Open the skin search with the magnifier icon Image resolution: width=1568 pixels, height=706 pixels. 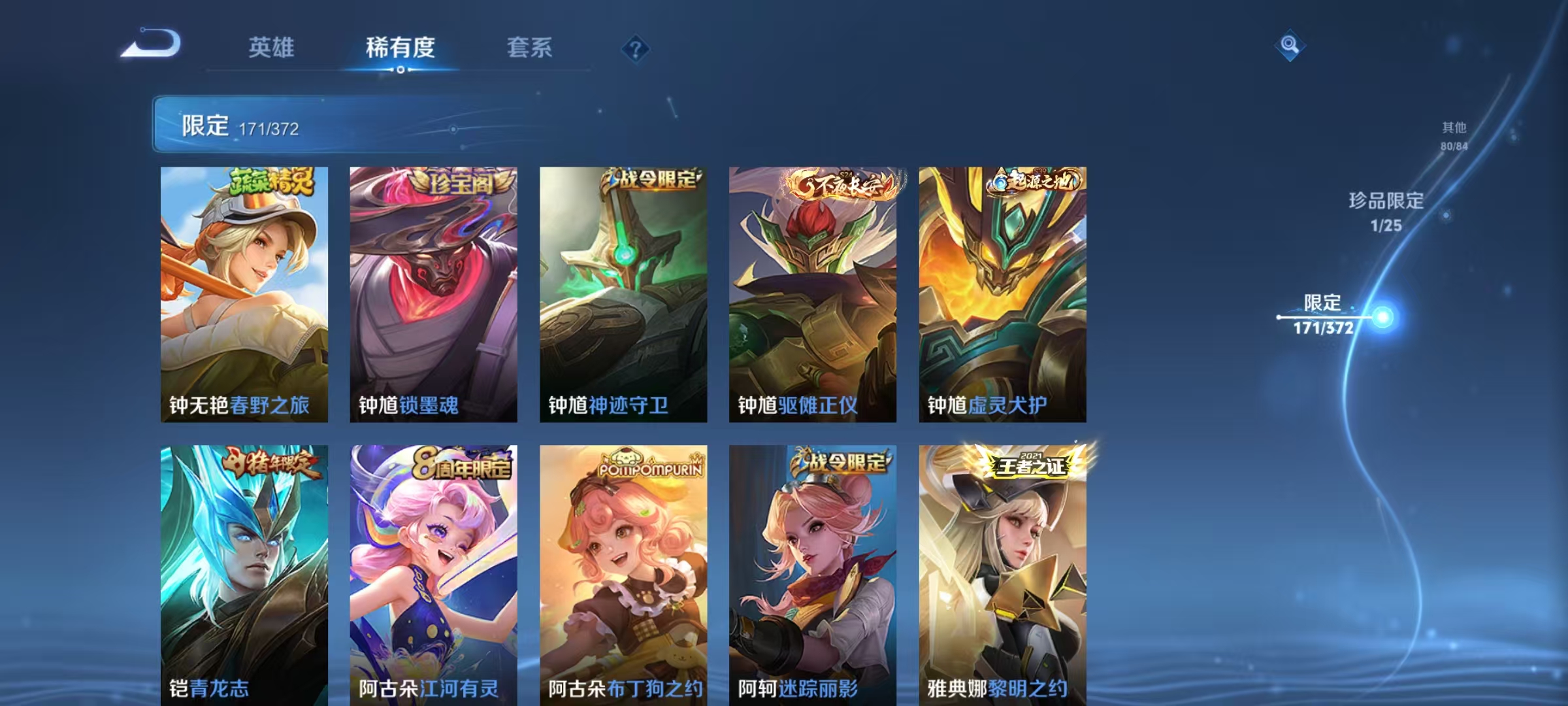pyautogui.click(x=1289, y=46)
